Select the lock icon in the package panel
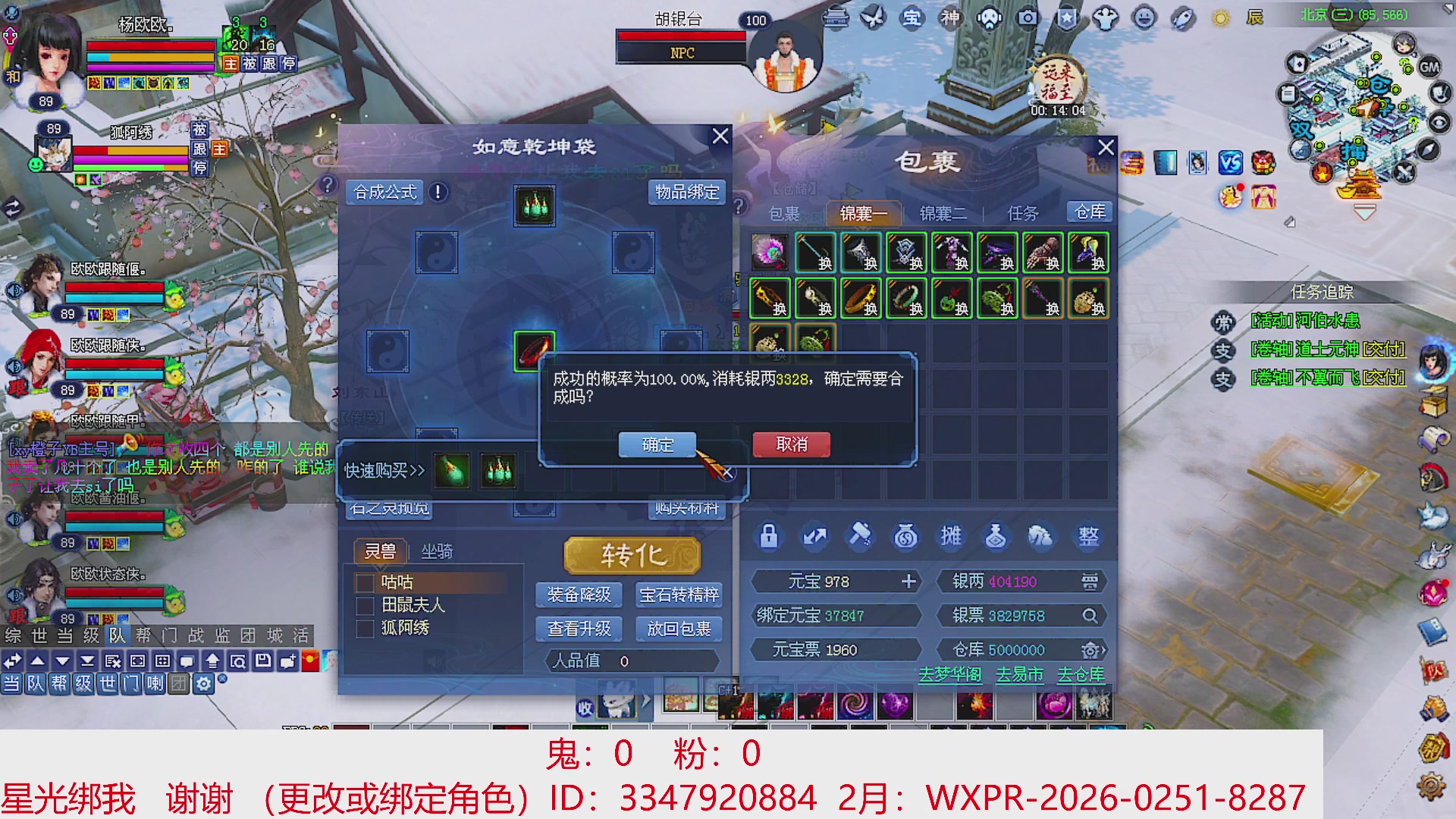1456x819 pixels. pos(768,536)
